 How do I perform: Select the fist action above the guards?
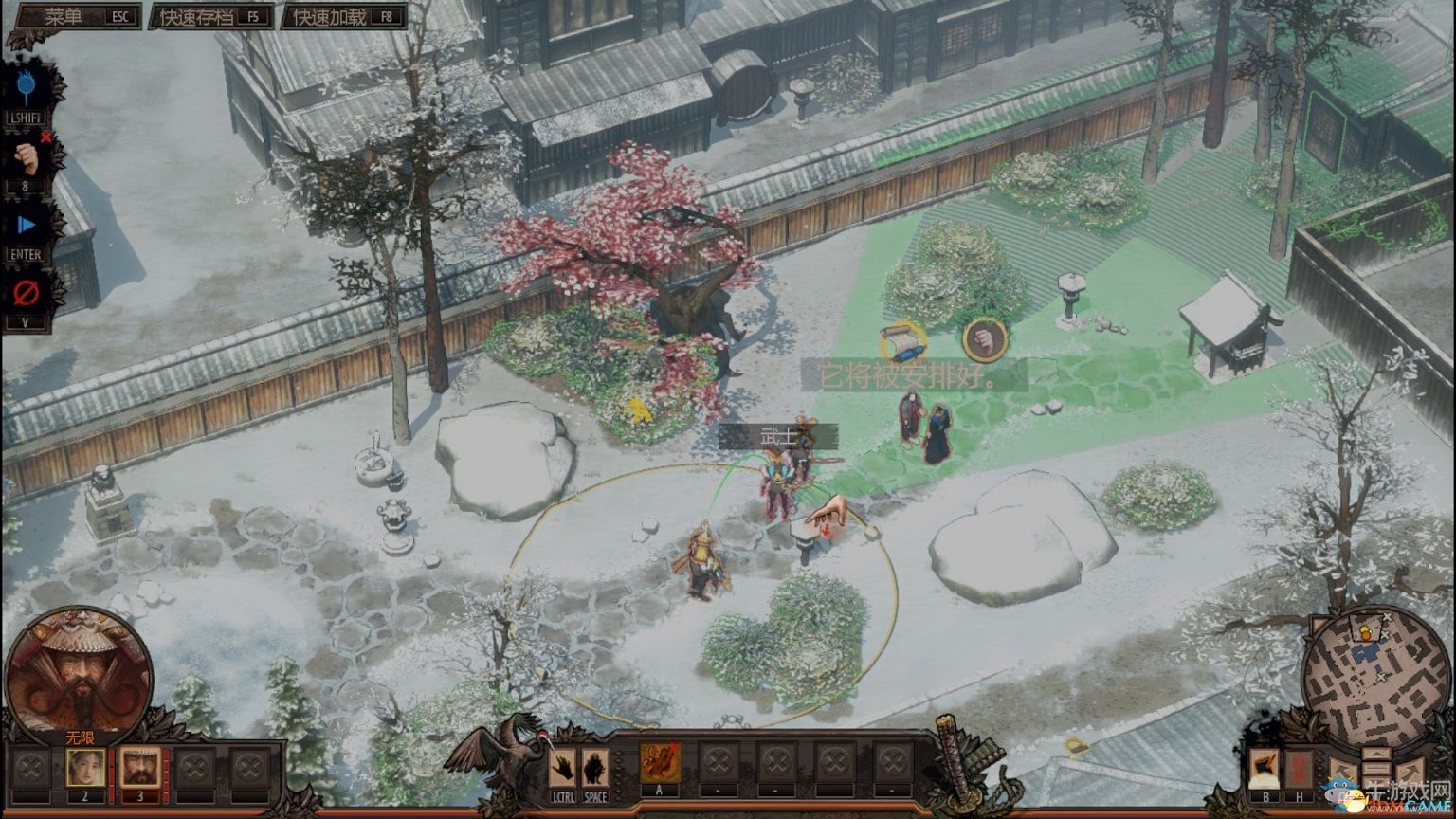click(985, 339)
